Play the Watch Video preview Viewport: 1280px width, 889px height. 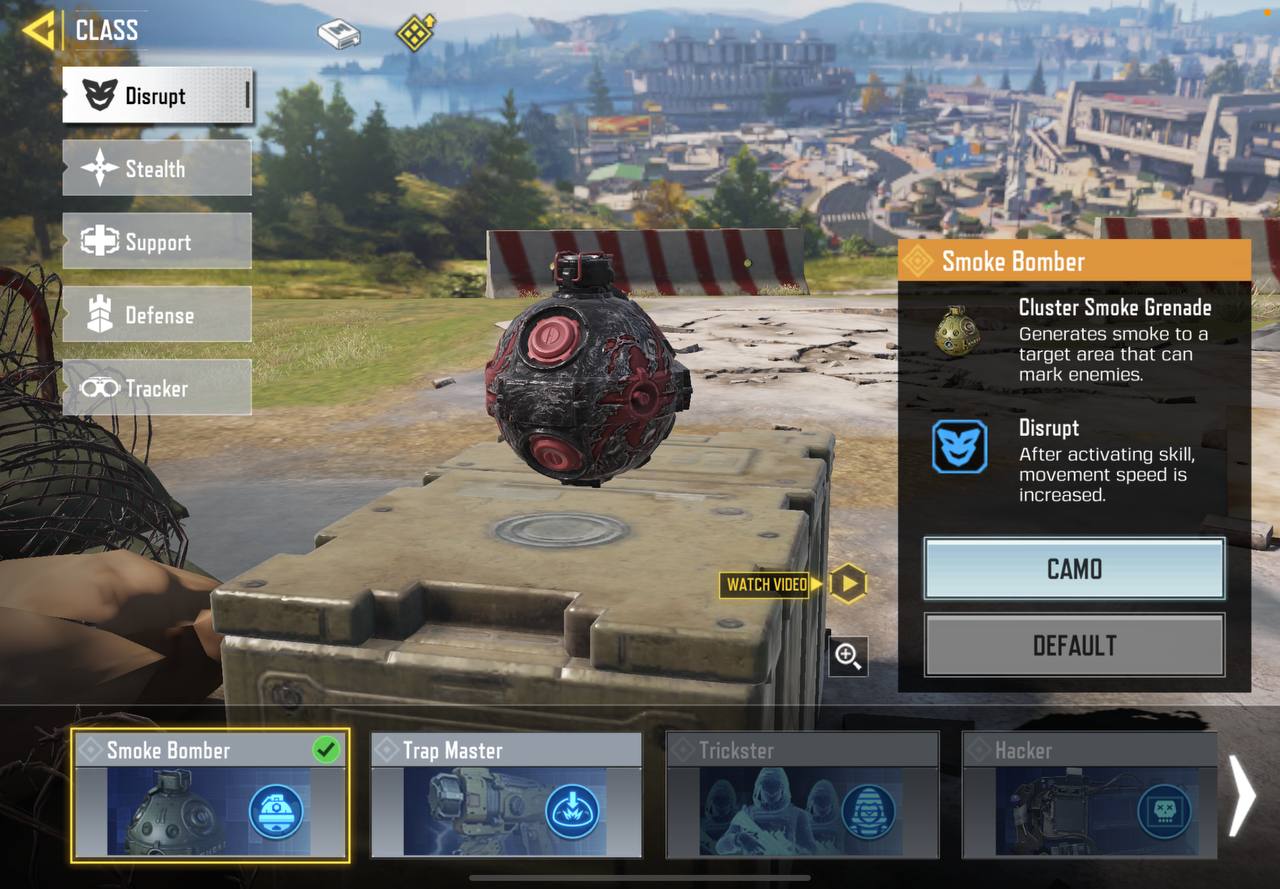(848, 584)
